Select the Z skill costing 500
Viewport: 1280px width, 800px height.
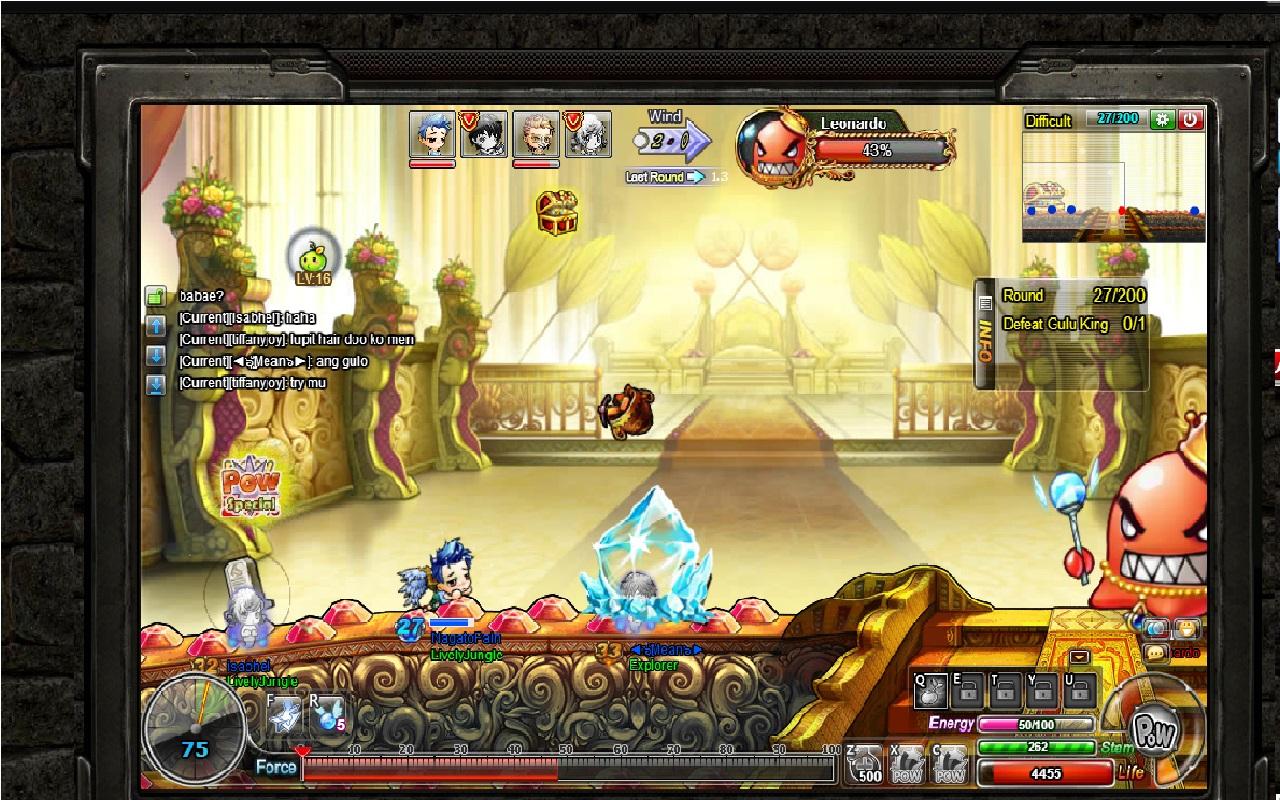click(865, 765)
